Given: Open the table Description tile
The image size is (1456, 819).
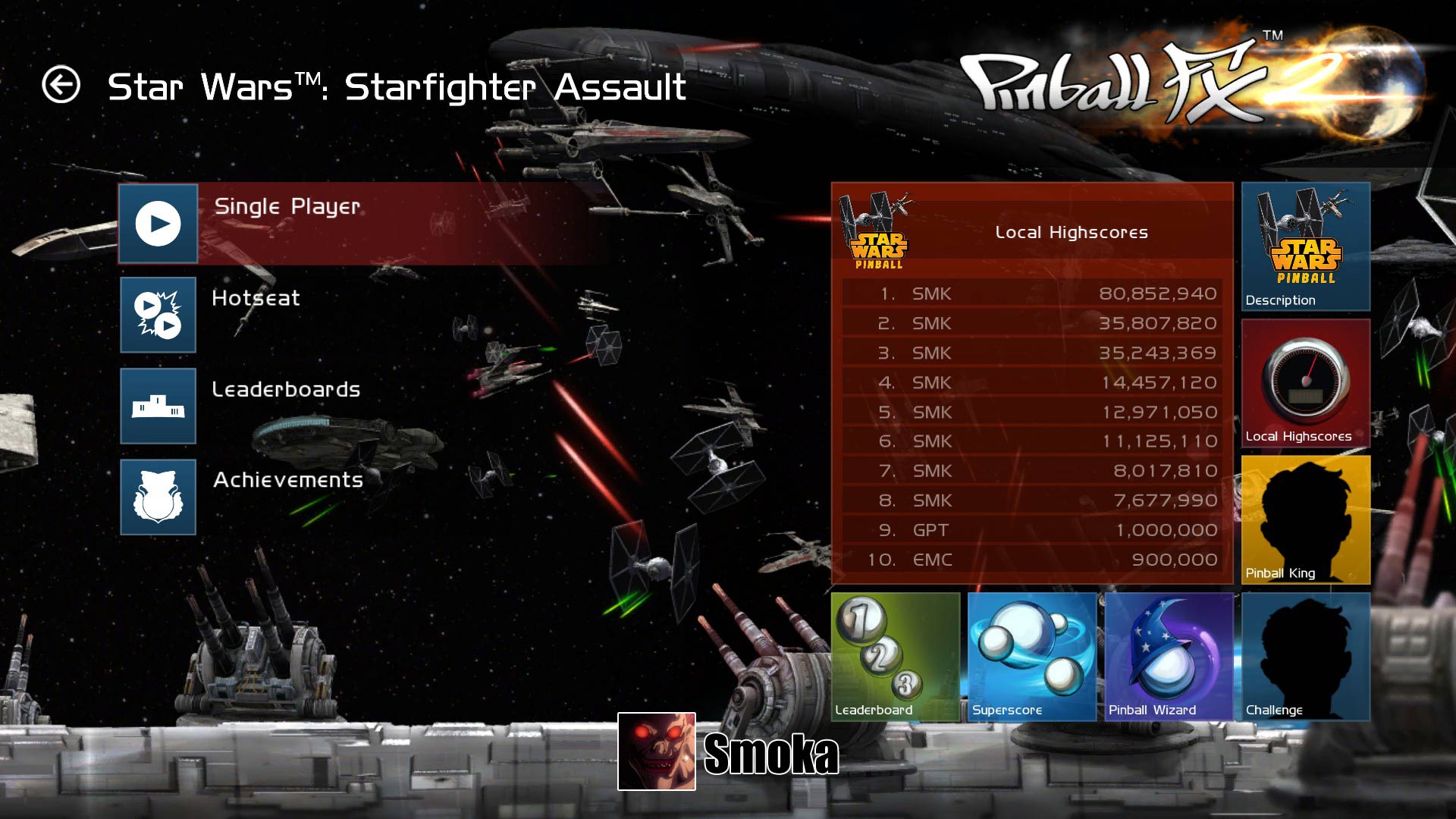Looking at the screenshot, I should 1305,246.
